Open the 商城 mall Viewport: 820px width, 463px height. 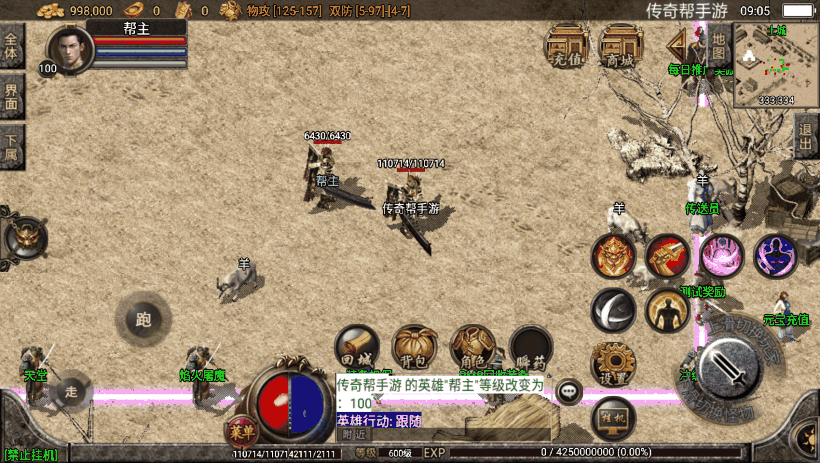click(620, 46)
